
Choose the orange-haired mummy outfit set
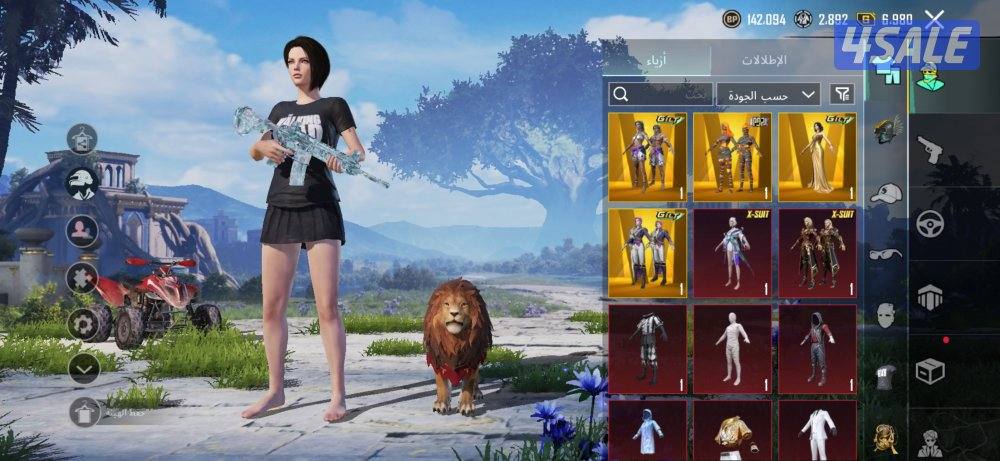(x=732, y=155)
